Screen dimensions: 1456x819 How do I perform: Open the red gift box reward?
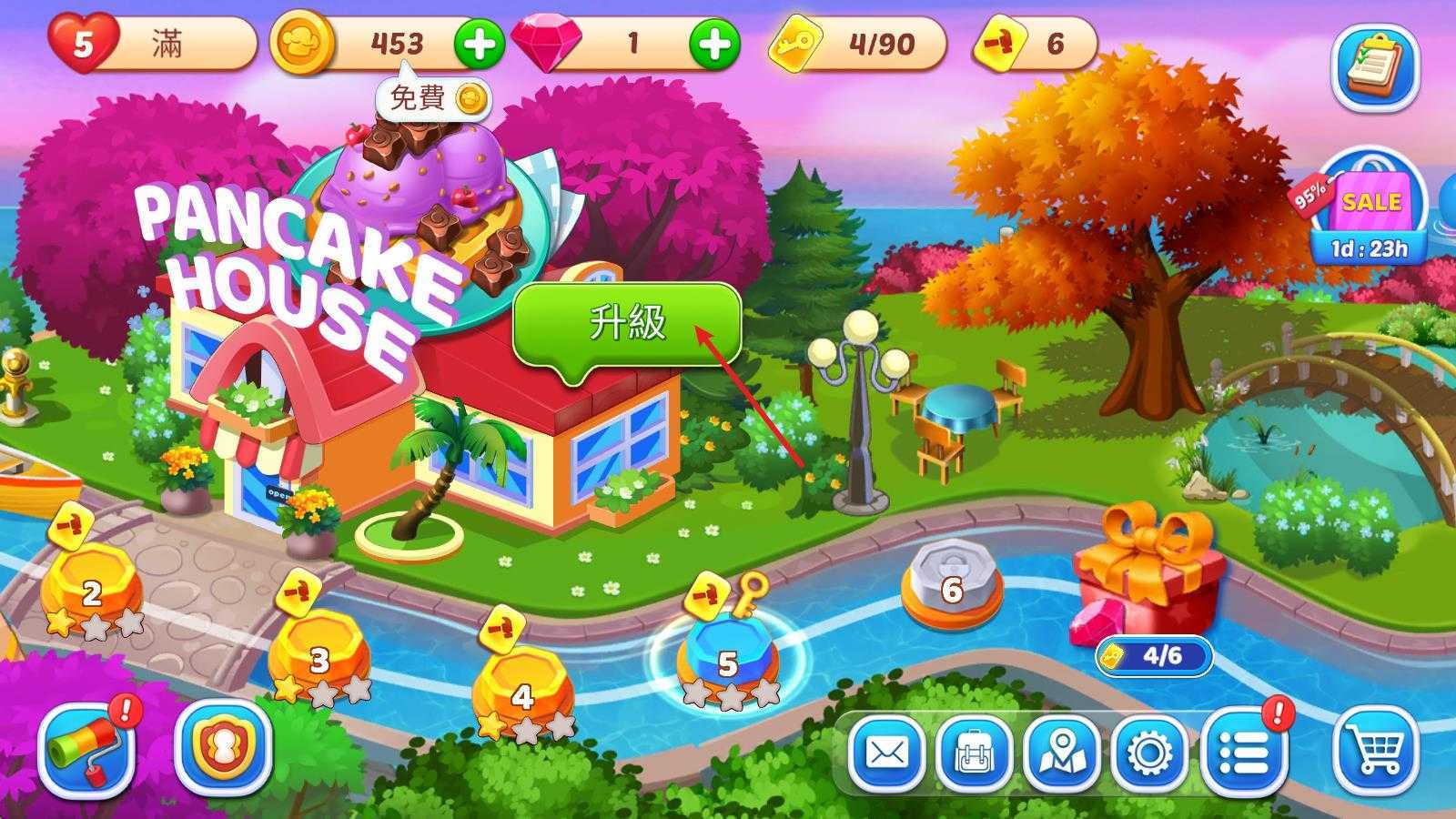1148,573
